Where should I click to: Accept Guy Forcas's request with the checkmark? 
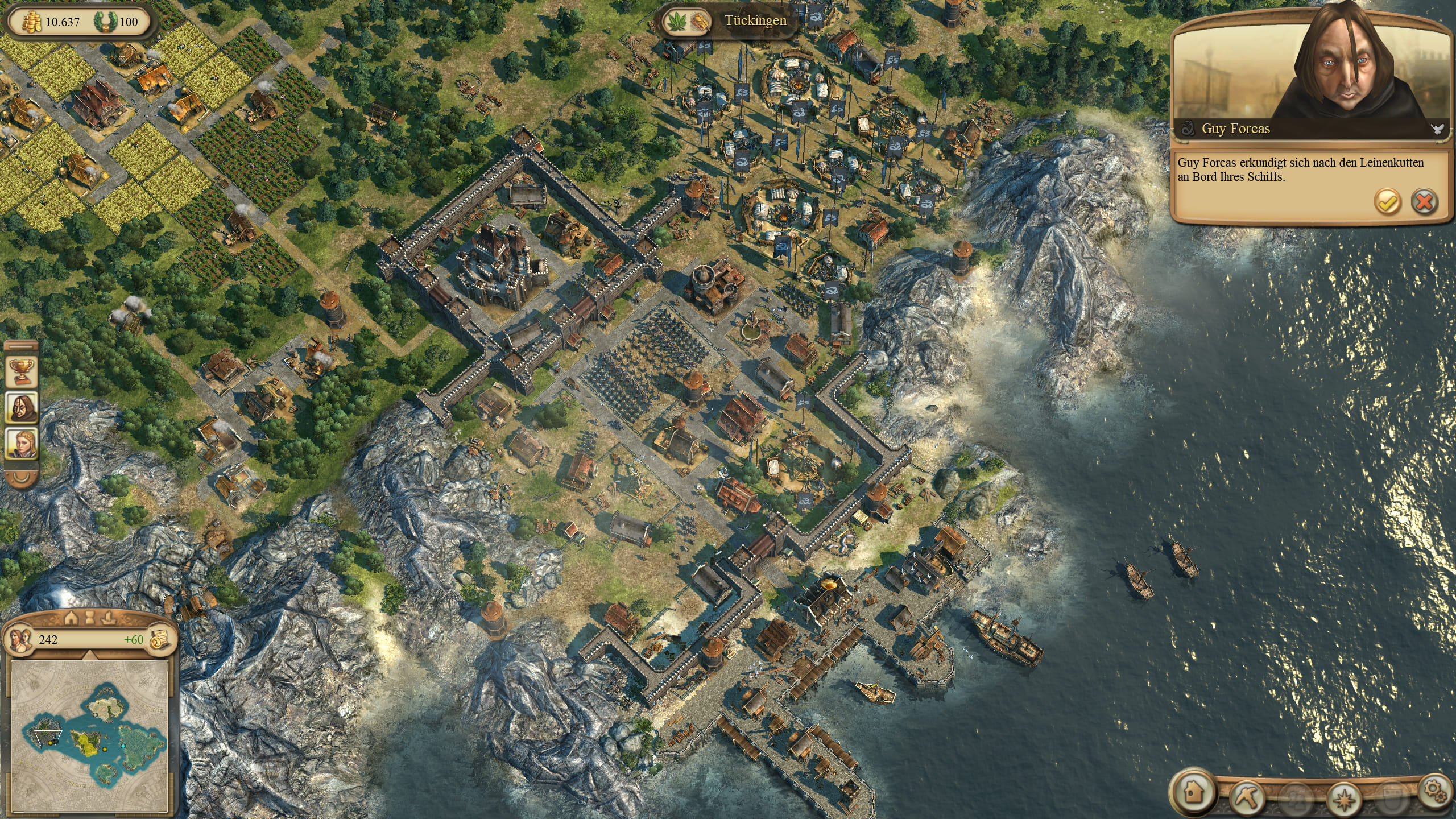tap(1387, 202)
